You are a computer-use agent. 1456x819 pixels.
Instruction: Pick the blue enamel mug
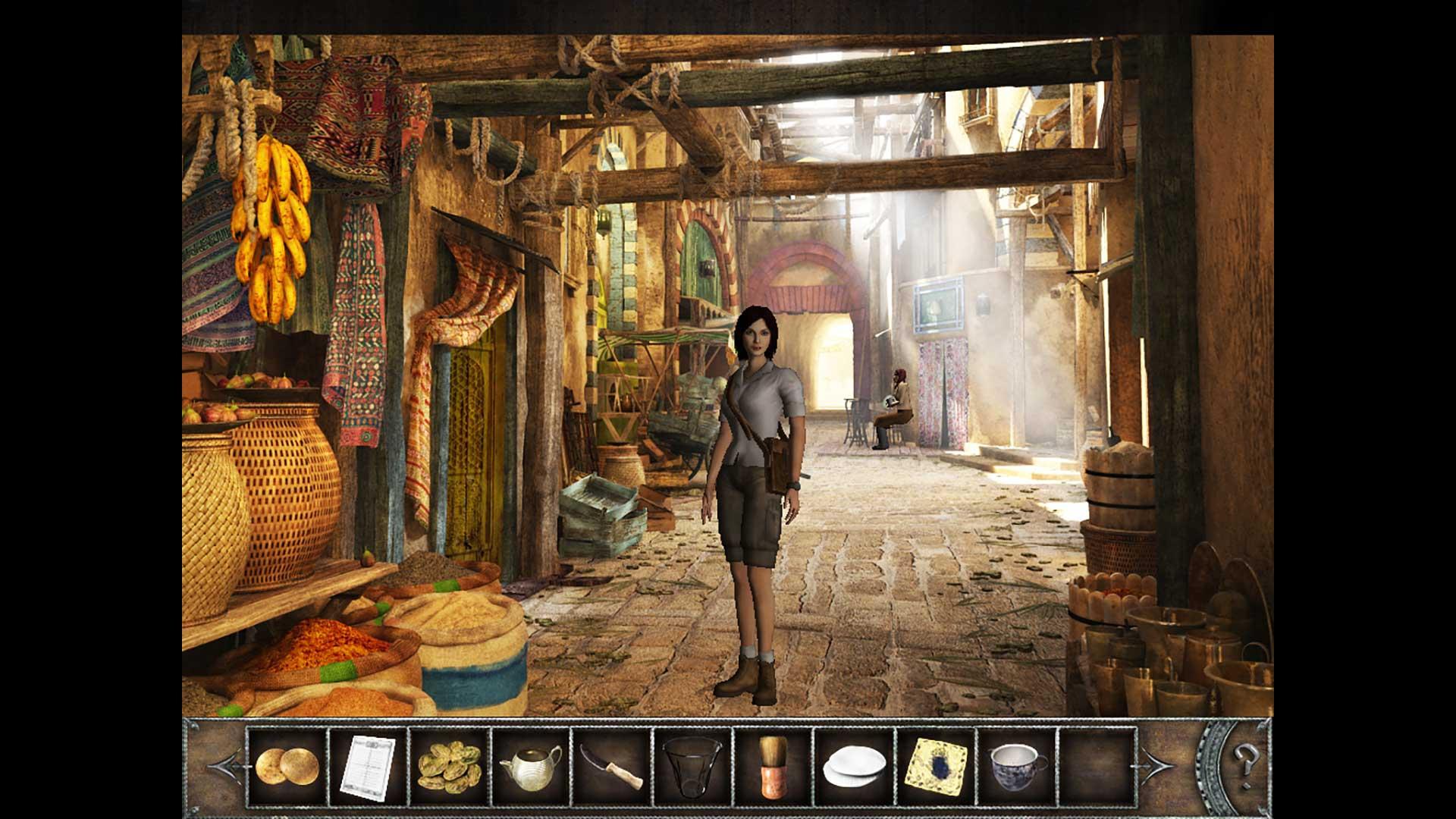(1017, 766)
